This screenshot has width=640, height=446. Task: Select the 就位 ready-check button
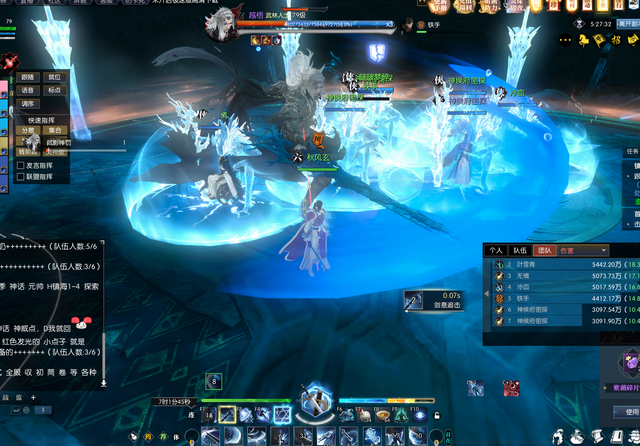(x=54, y=77)
